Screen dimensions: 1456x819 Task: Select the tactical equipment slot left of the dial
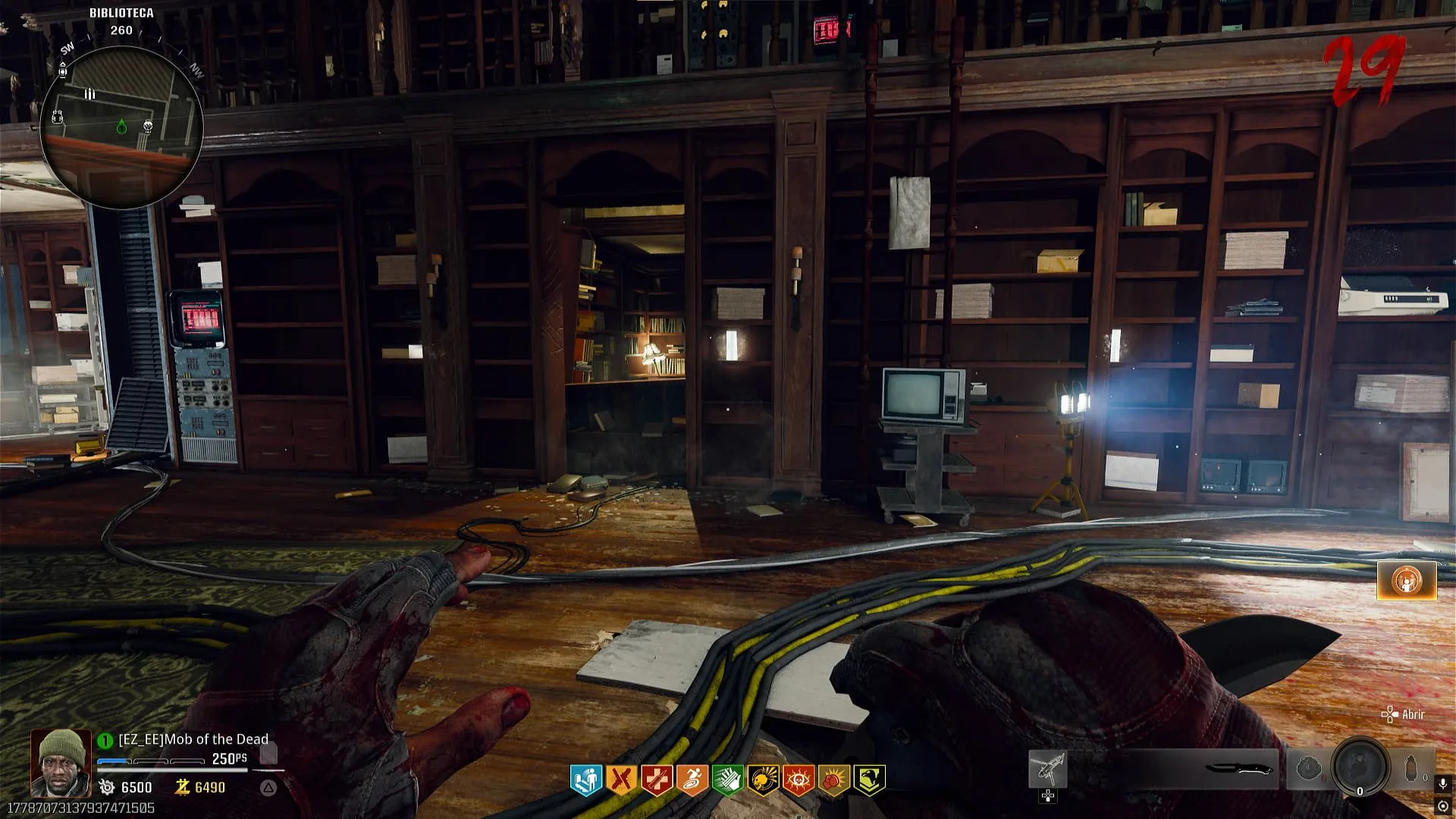[1308, 769]
